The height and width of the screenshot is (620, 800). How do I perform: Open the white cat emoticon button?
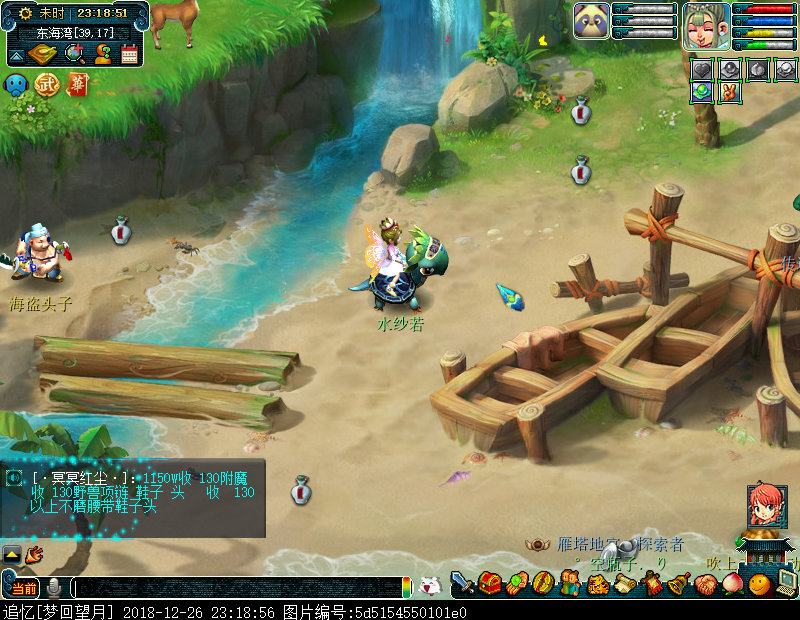click(x=429, y=586)
